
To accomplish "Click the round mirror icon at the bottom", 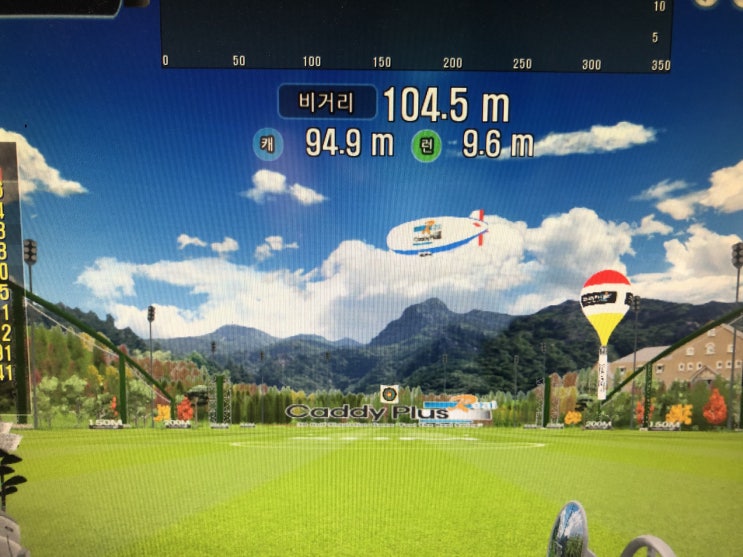I will 569,530.
